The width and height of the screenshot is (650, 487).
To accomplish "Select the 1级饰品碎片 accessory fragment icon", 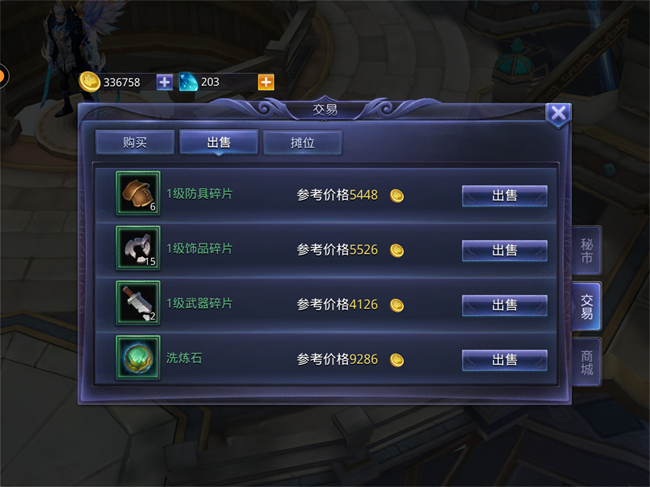I will click(x=137, y=249).
